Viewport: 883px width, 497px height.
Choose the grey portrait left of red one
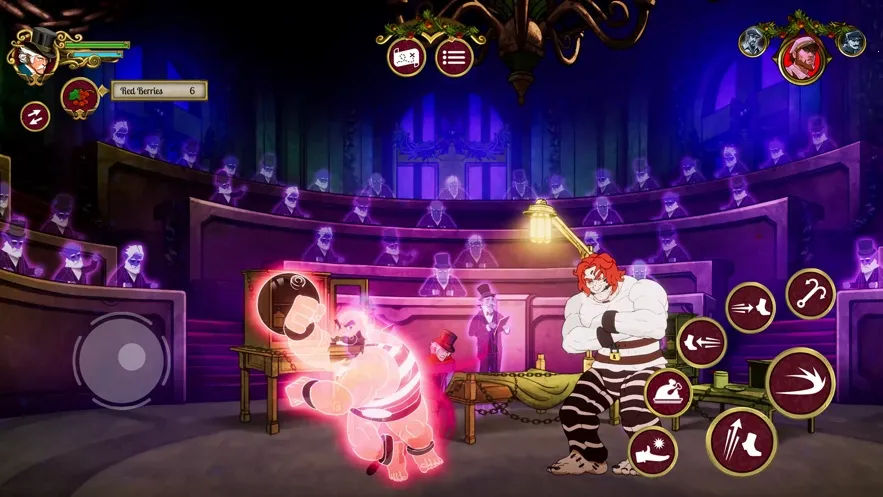753,41
